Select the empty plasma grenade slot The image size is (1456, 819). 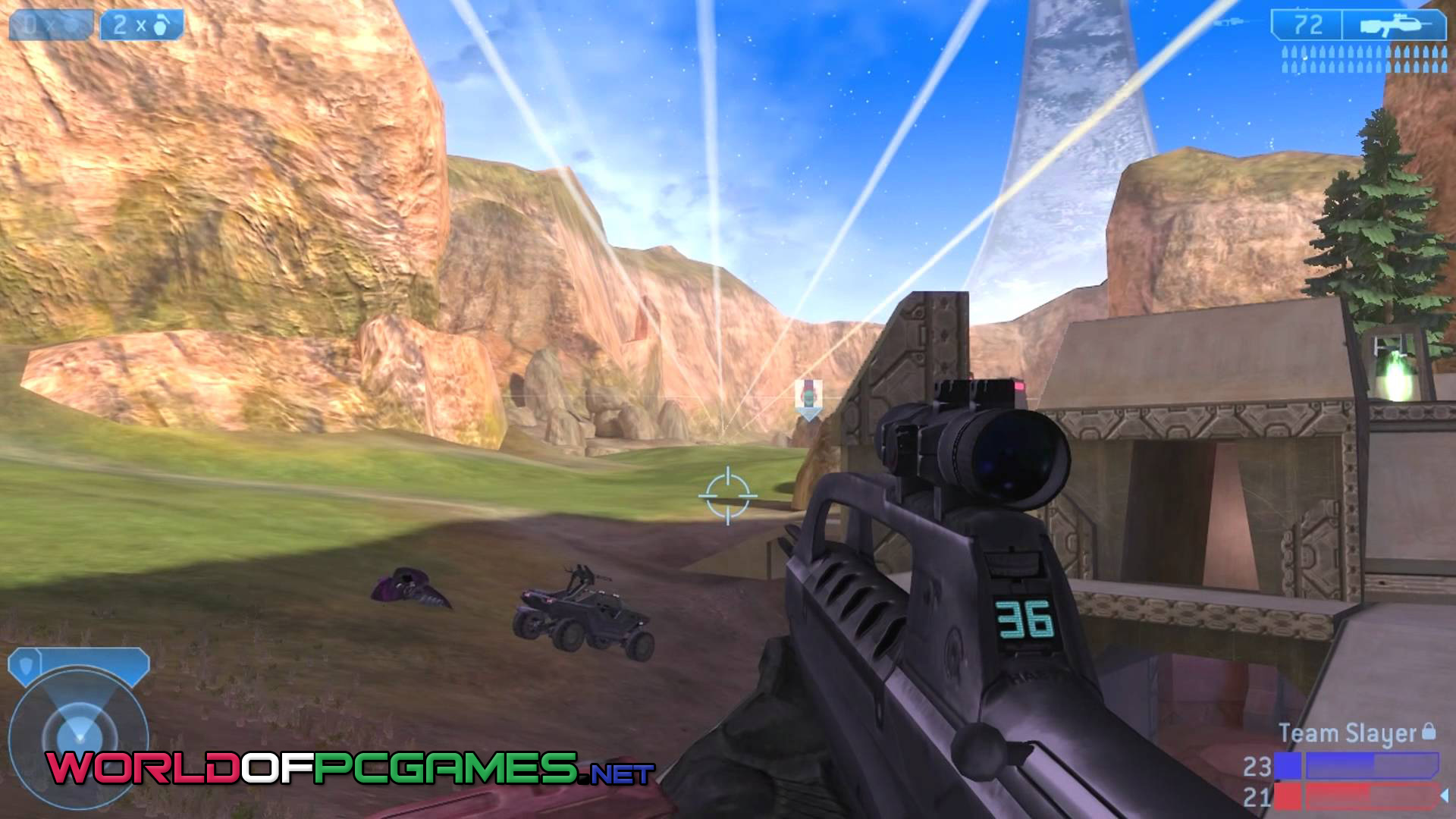[50, 25]
